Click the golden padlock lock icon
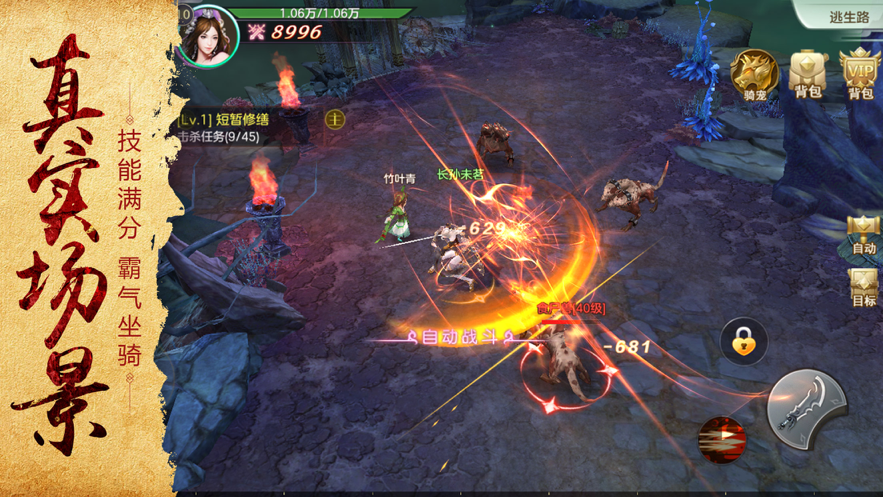This screenshot has height=497, width=883. click(744, 343)
